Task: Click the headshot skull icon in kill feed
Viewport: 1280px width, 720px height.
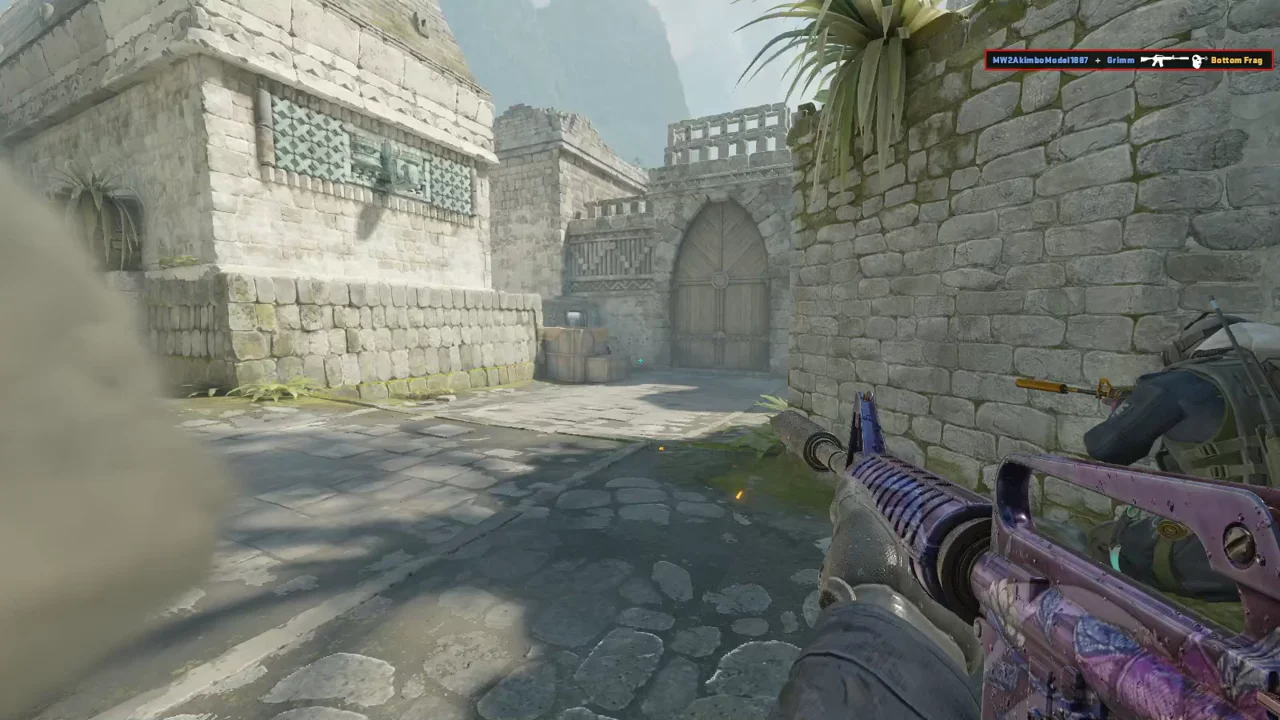Action: [1199, 60]
